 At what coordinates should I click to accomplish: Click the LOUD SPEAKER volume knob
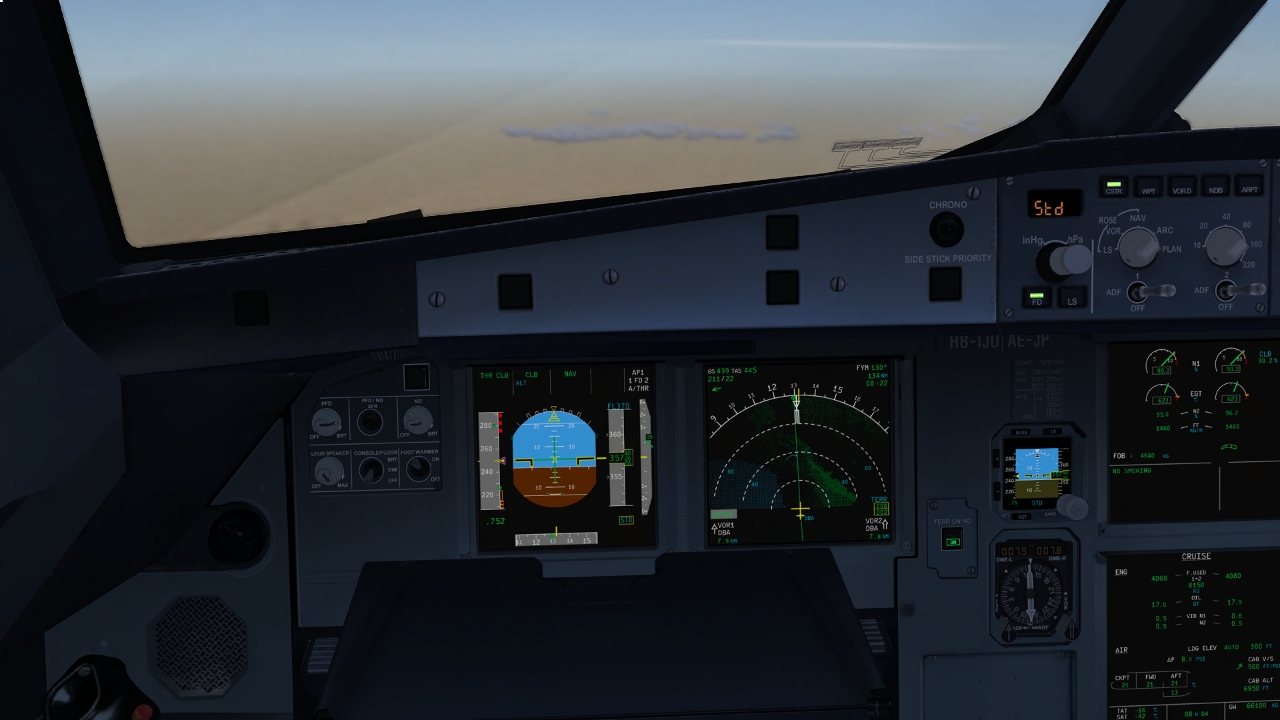(x=328, y=470)
